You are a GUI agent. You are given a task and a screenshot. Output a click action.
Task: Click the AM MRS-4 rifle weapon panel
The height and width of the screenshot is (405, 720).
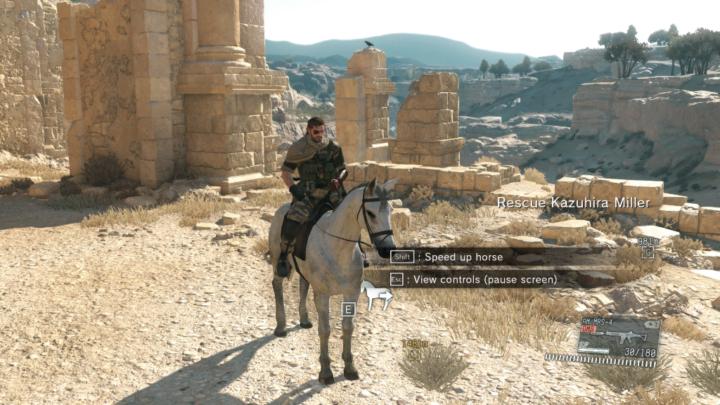617,335
